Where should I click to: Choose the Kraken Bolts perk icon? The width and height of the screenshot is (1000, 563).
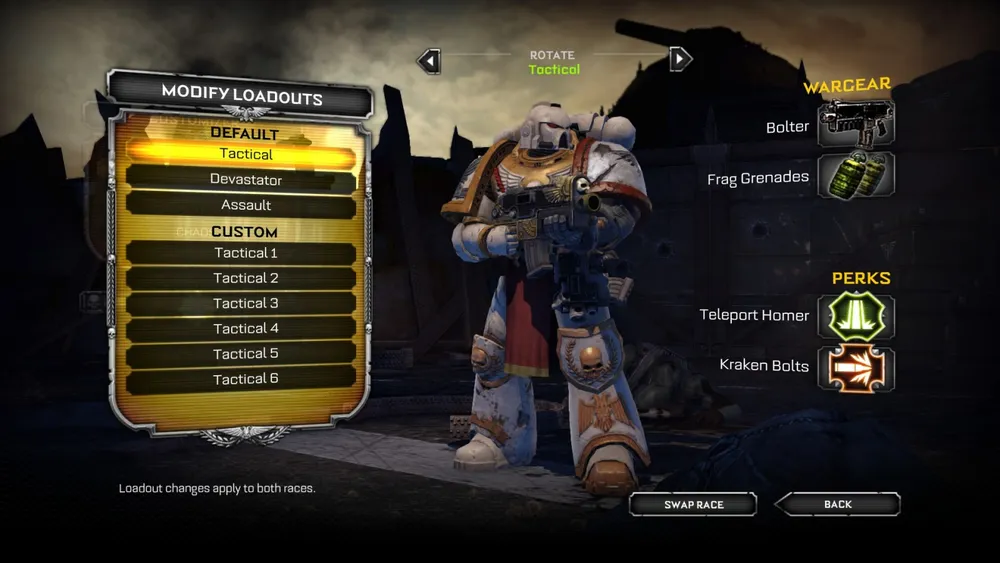pos(856,367)
